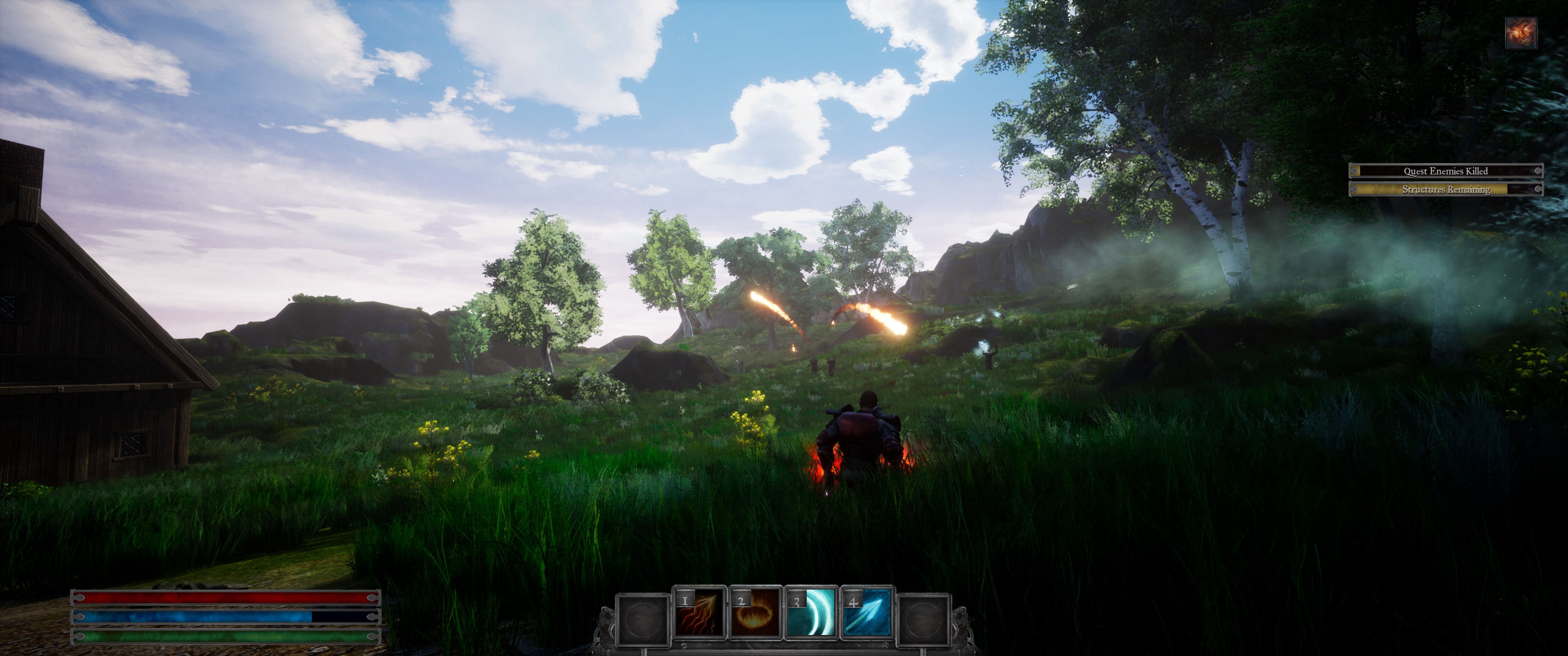Viewport: 1568px width, 656px height.
Task: Cast the ring of fire ability
Action: [755, 613]
